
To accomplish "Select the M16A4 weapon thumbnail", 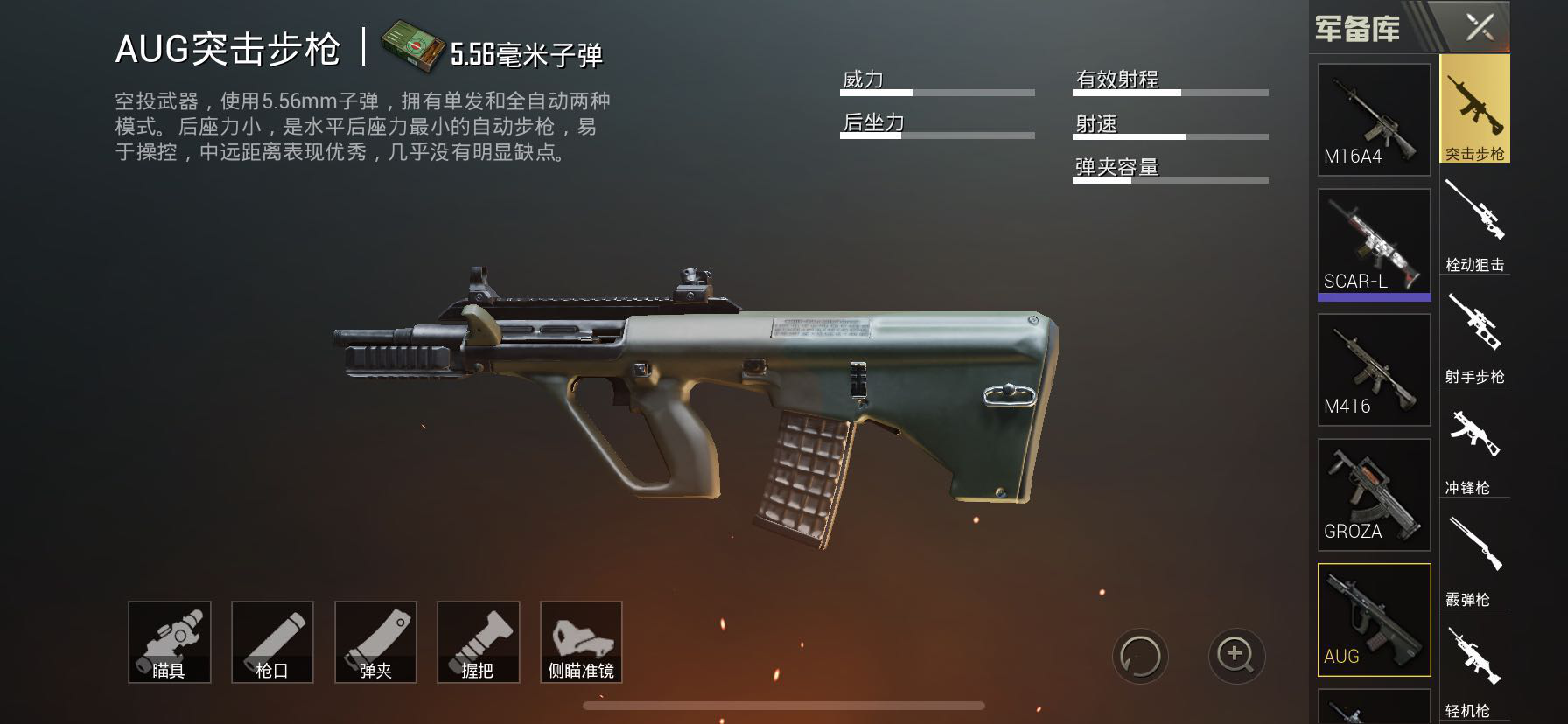I will [x=1374, y=120].
